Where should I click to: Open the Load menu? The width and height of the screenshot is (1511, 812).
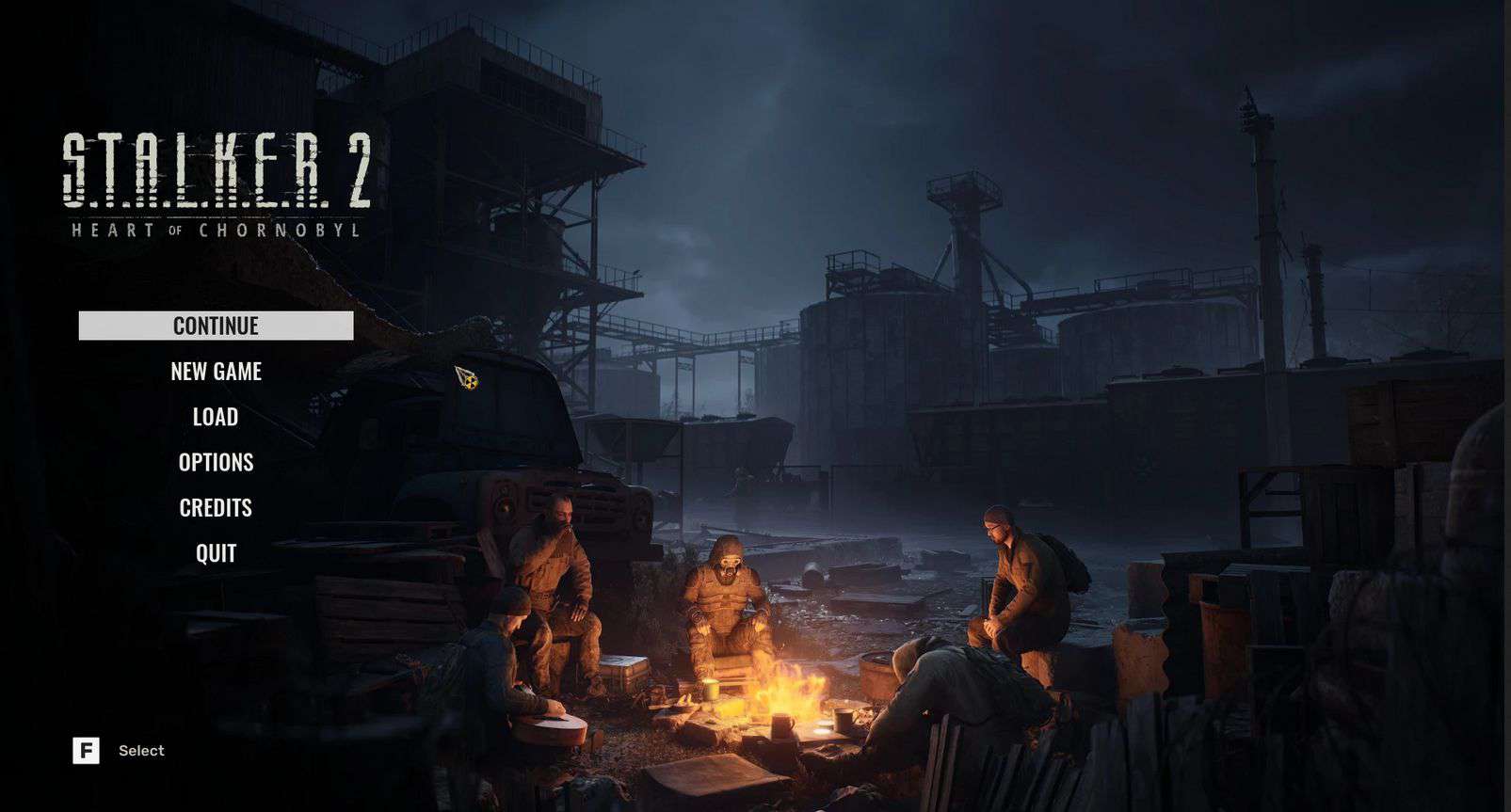coord(216,417)
